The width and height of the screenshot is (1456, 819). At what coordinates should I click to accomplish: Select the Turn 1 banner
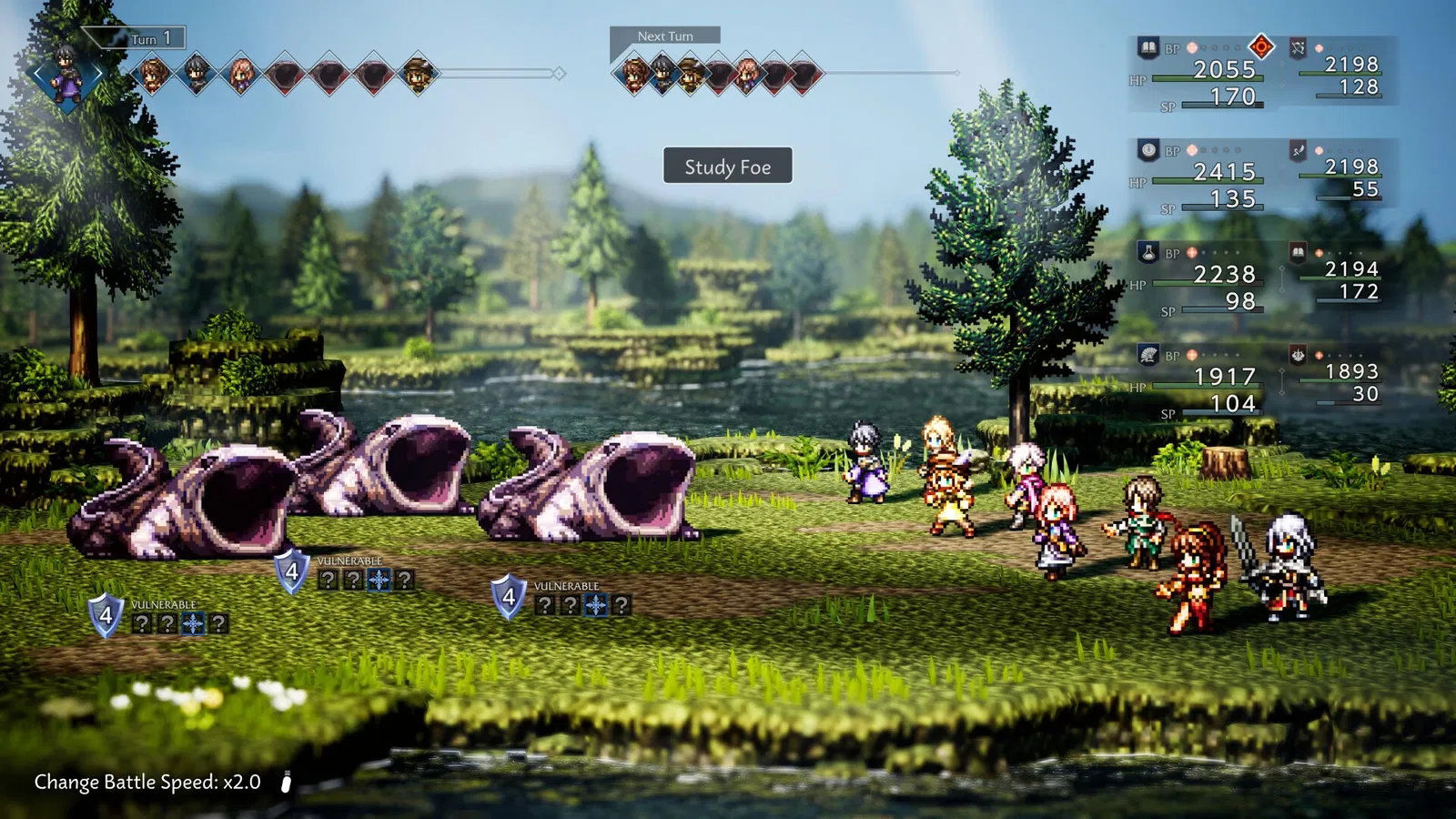coord(153,38)
